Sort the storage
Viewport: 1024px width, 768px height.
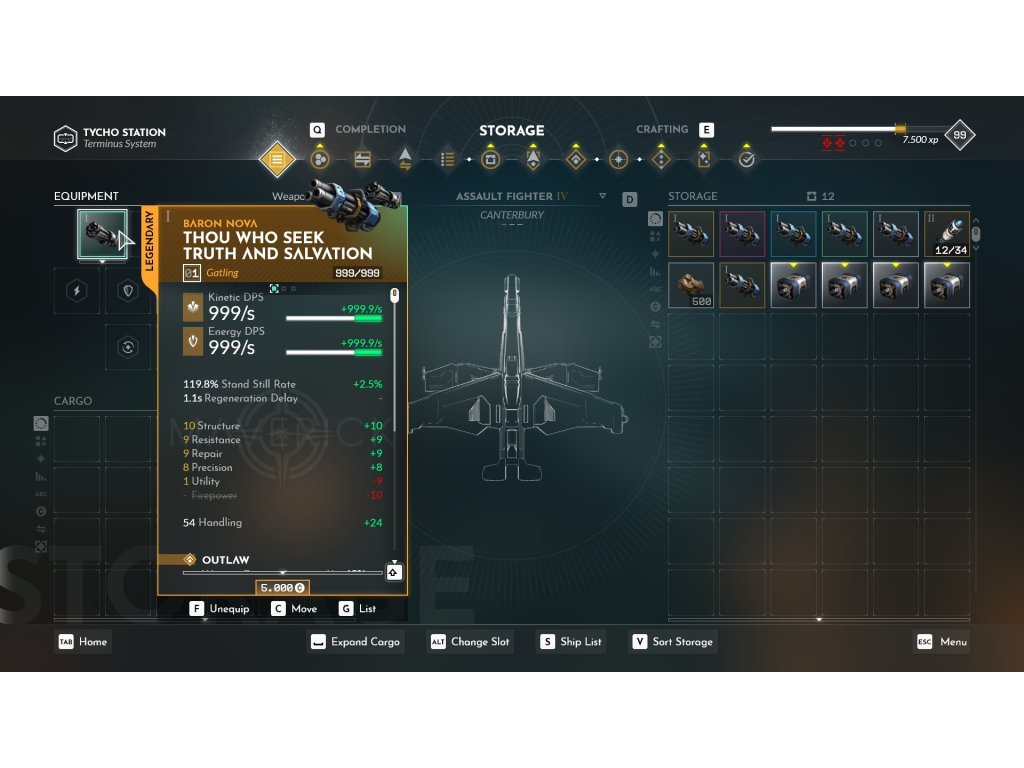coord(672,642)
